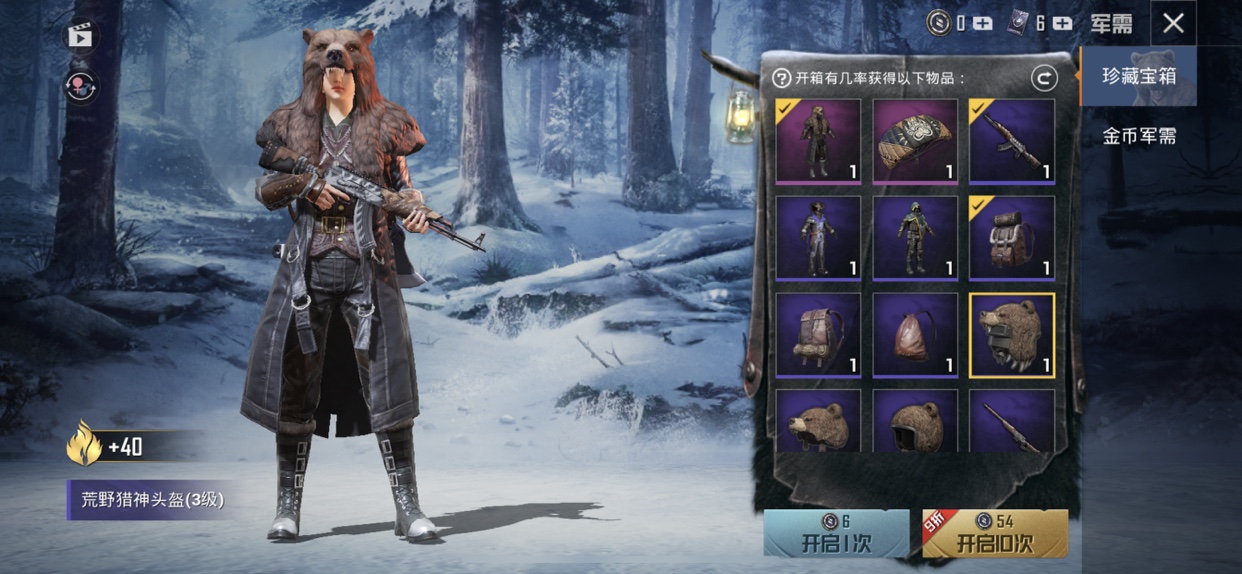Choose the purple-scarf outfit item
Viewport: 1242px width, 574px height.
(x=818, y=238)
